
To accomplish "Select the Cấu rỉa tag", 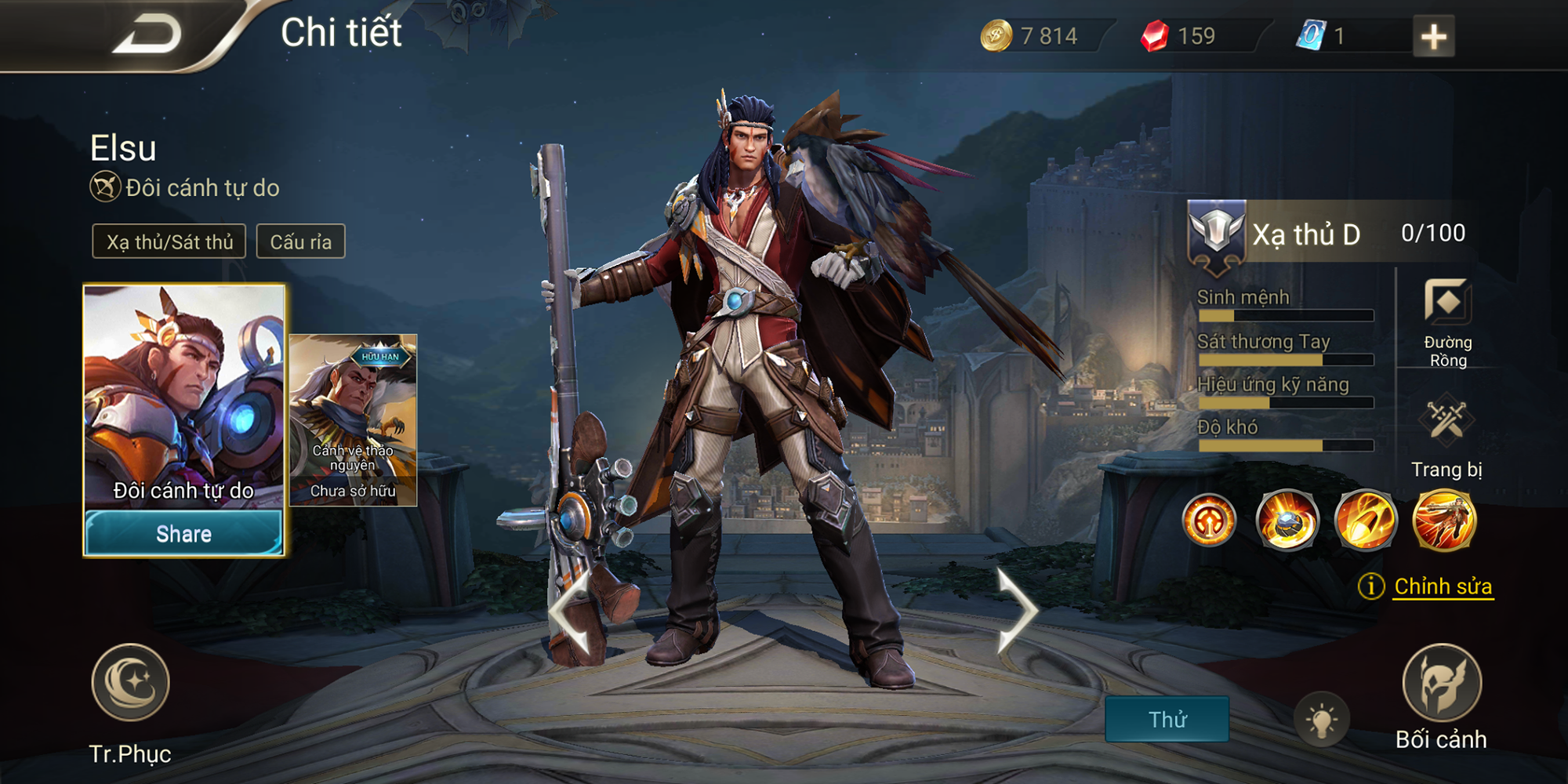I will 301,241.
